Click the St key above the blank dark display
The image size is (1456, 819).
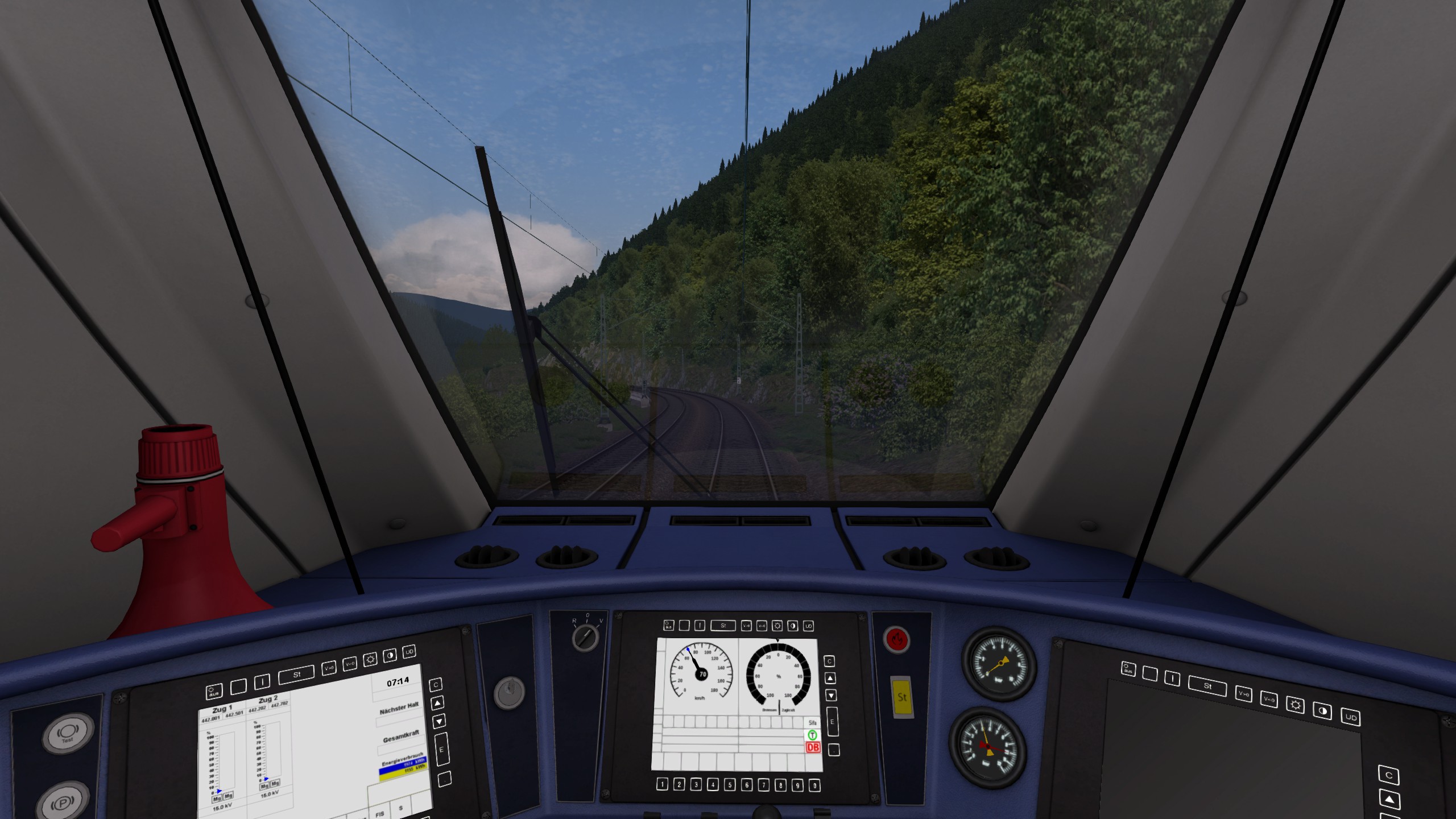1207,686
